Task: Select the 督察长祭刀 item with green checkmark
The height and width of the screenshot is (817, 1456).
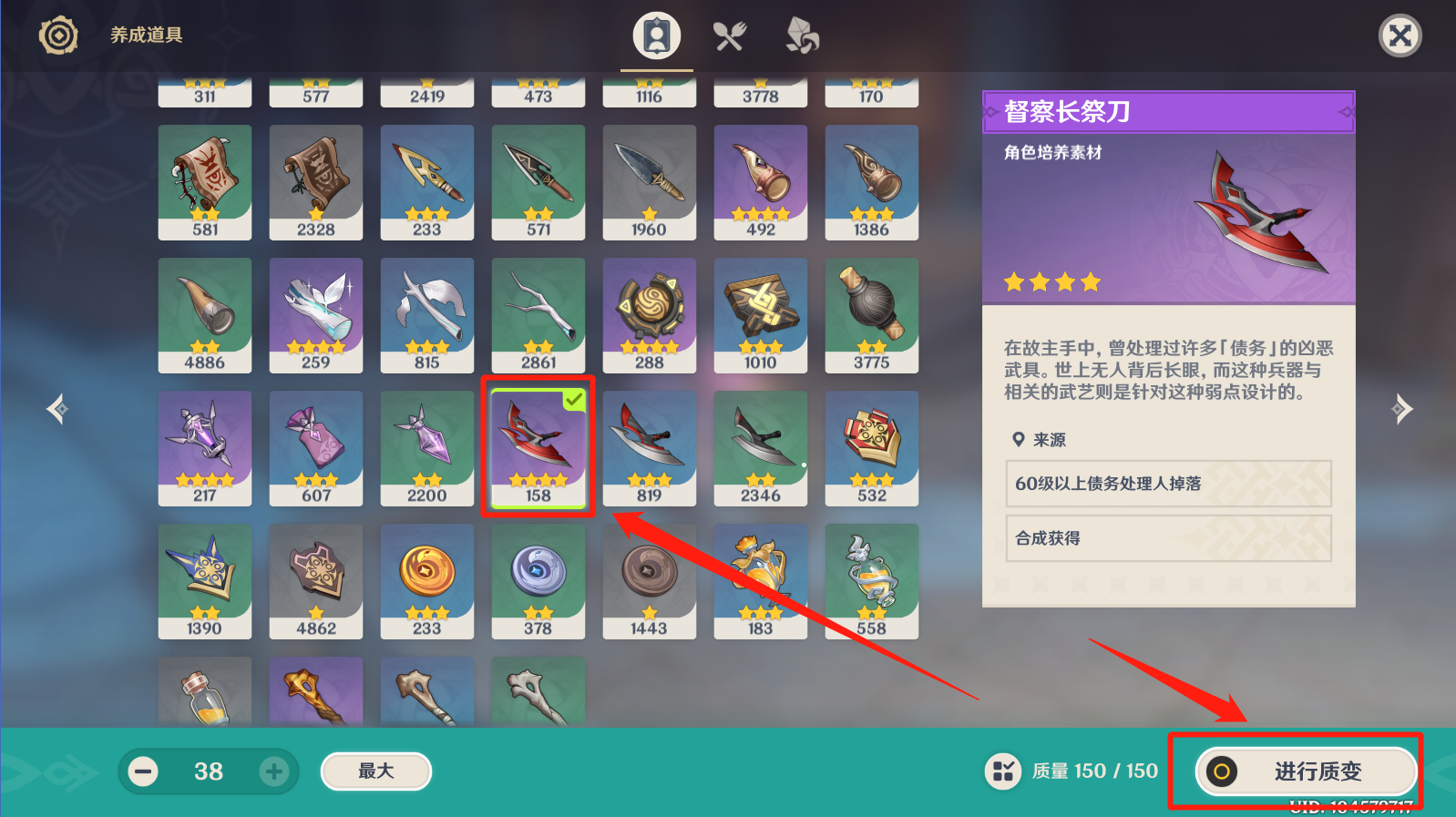Action: click(x=538, y=446)
